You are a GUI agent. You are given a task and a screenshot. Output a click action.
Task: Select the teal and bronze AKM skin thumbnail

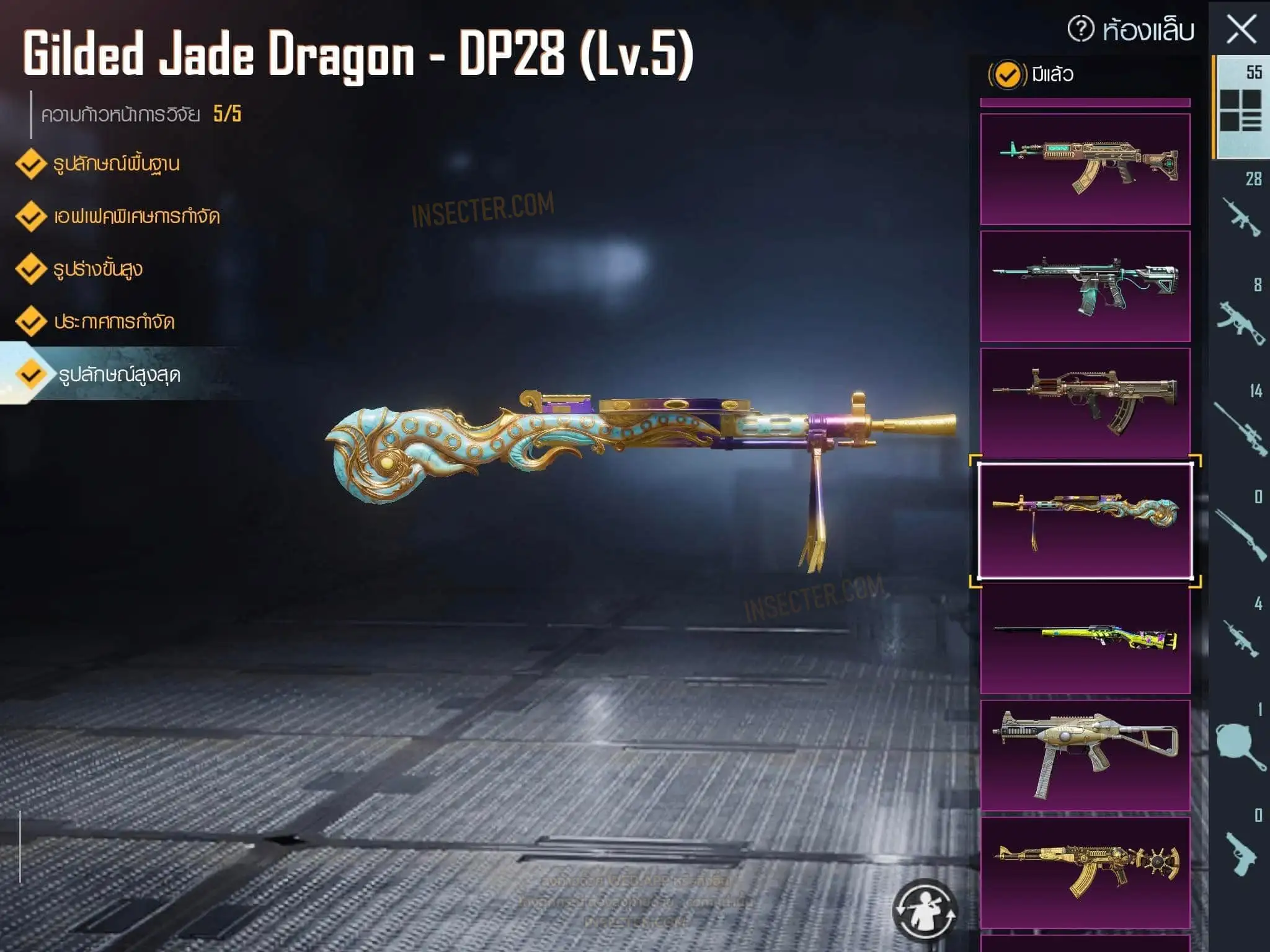point(1085,169)
